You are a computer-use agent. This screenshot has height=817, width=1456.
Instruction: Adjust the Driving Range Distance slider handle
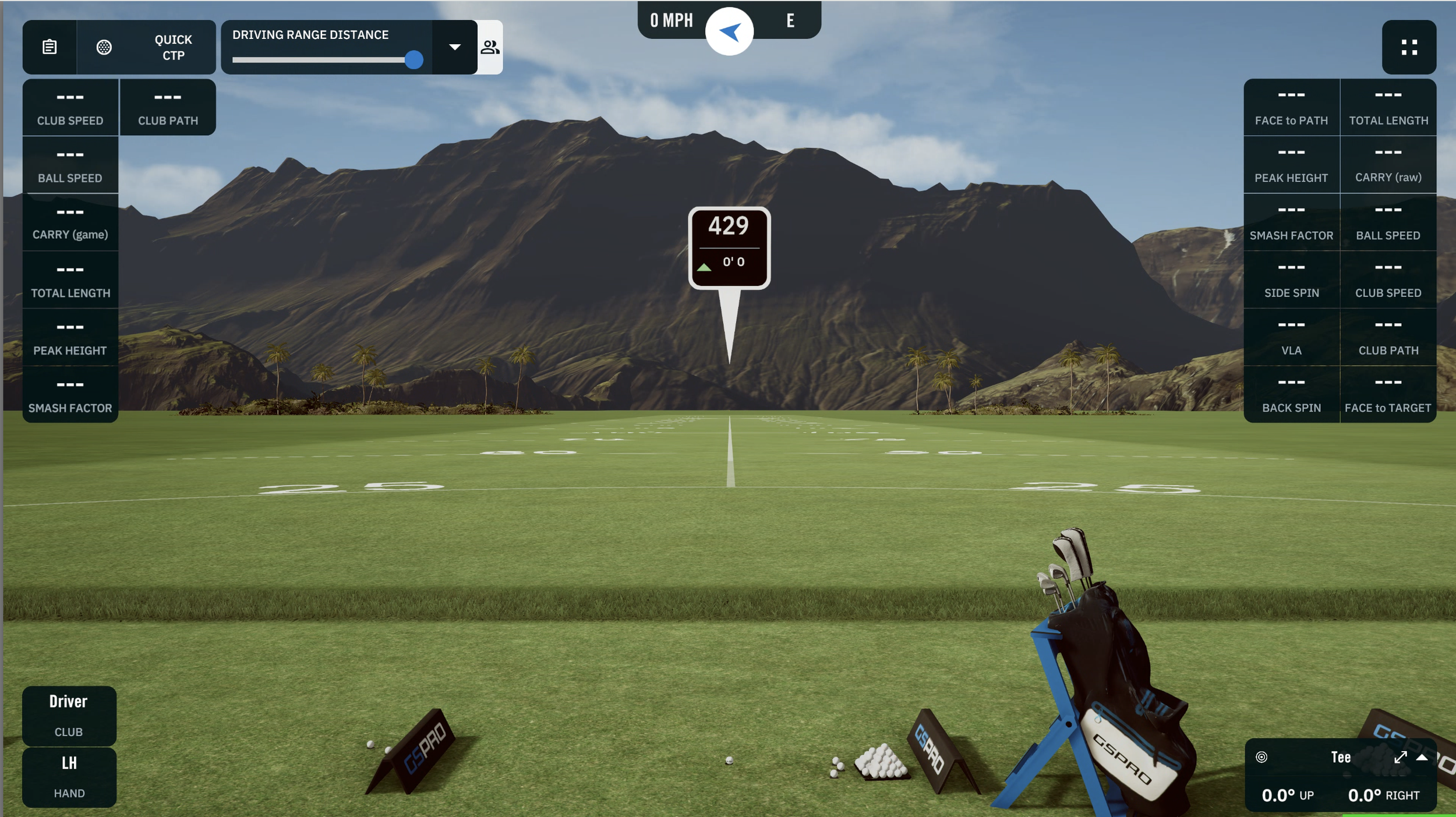point(414,59)
